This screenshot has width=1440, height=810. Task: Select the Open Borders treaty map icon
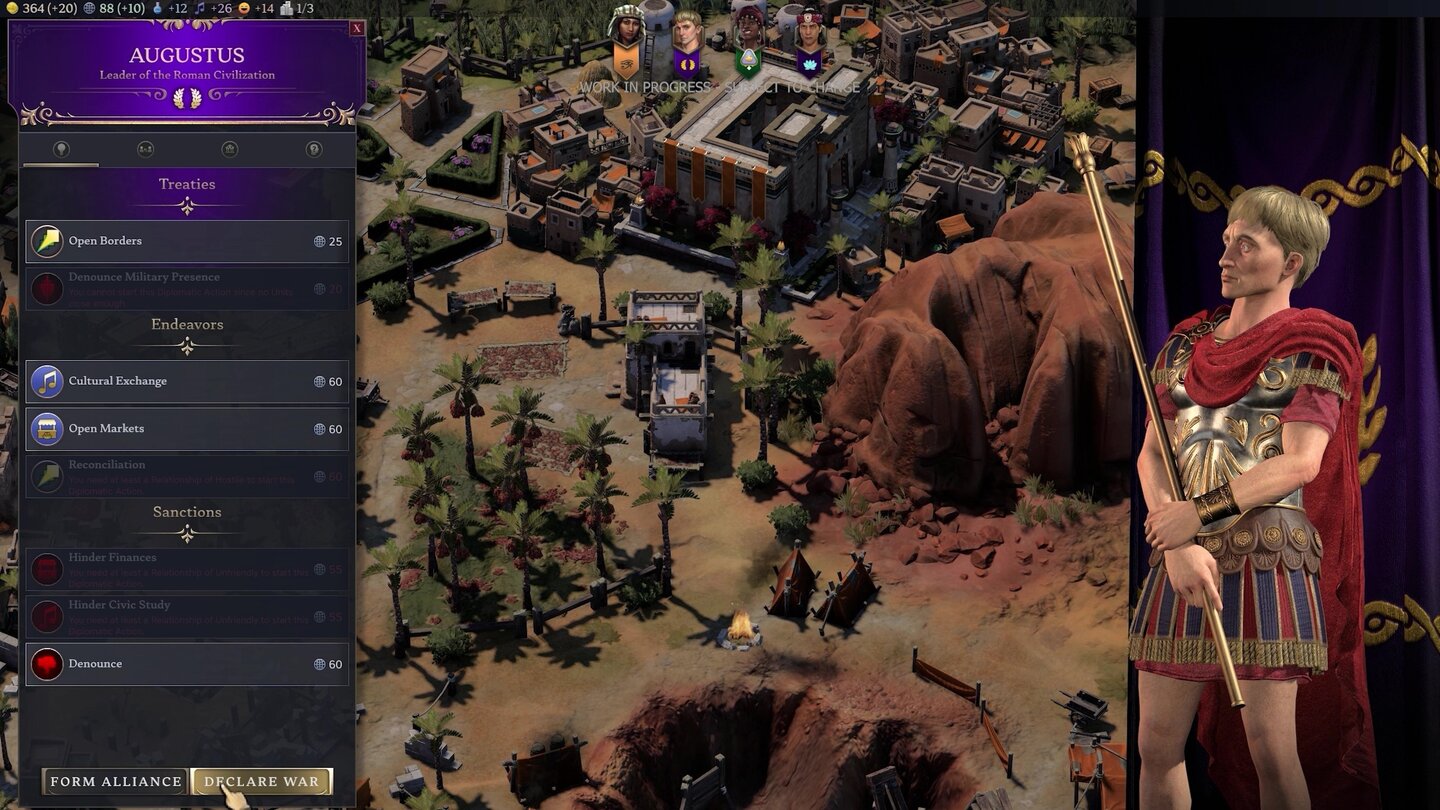click(46, 240)
